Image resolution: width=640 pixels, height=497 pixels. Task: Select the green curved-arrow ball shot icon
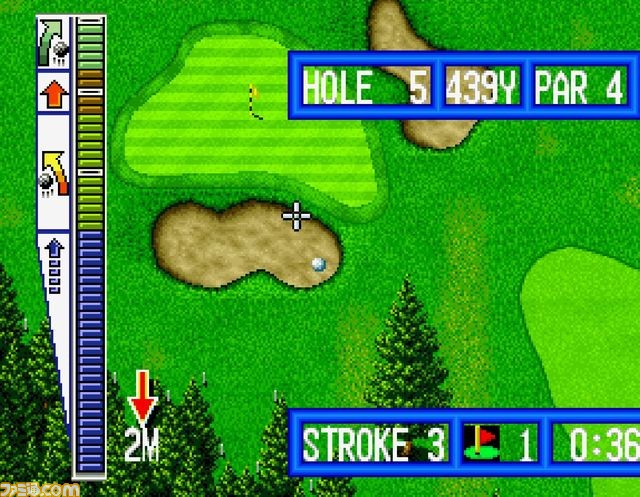coord(53,44)
